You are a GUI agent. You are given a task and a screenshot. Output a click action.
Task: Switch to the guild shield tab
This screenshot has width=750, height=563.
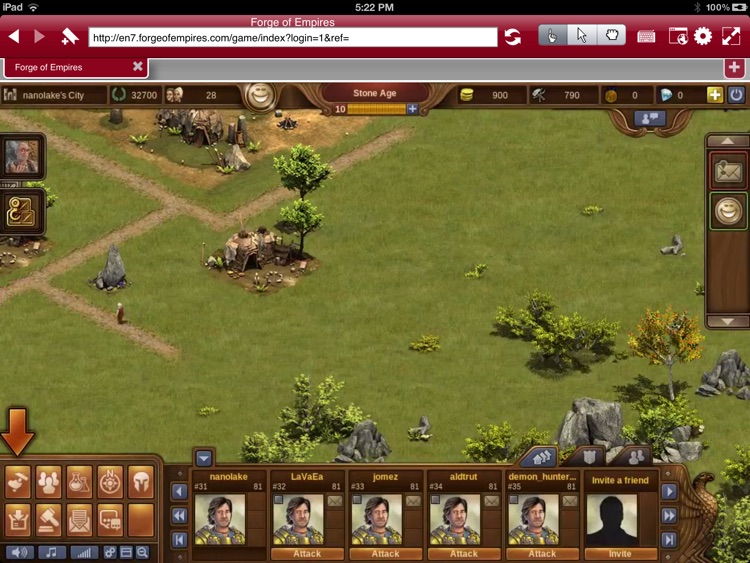click(590, 457)
